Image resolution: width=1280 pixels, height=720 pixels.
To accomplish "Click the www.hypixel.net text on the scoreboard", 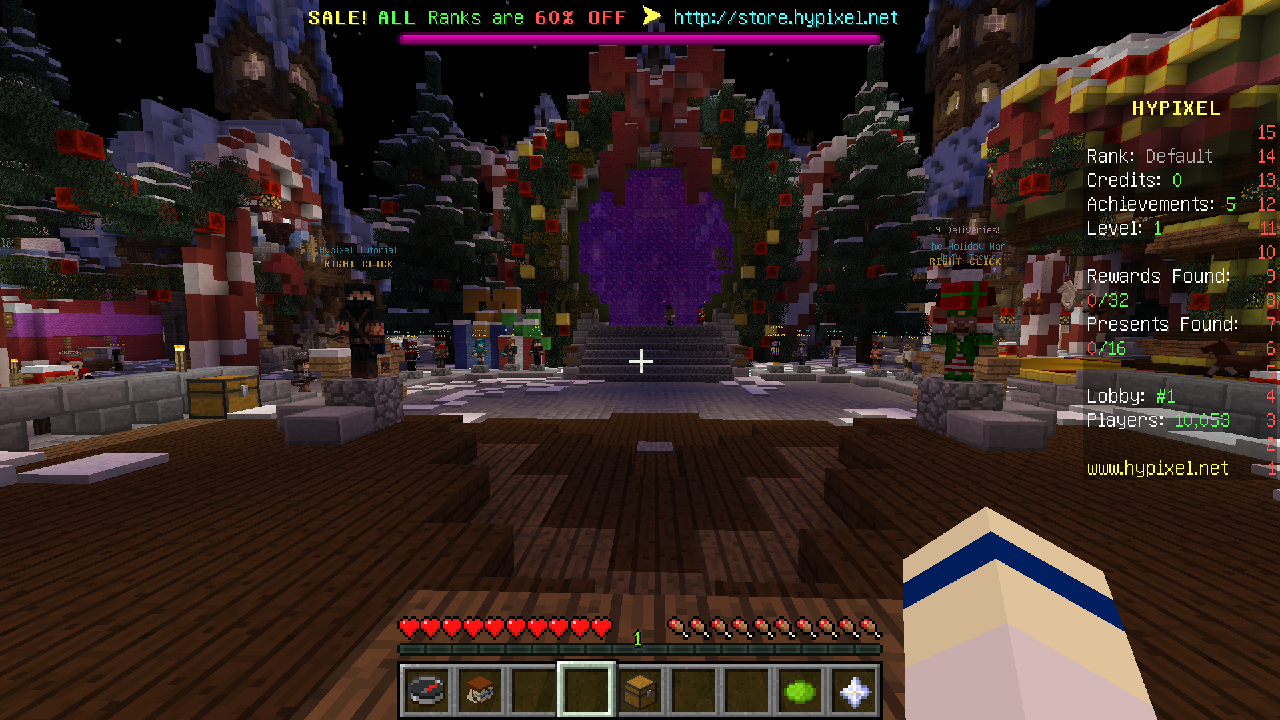I will pos(1158,468).
